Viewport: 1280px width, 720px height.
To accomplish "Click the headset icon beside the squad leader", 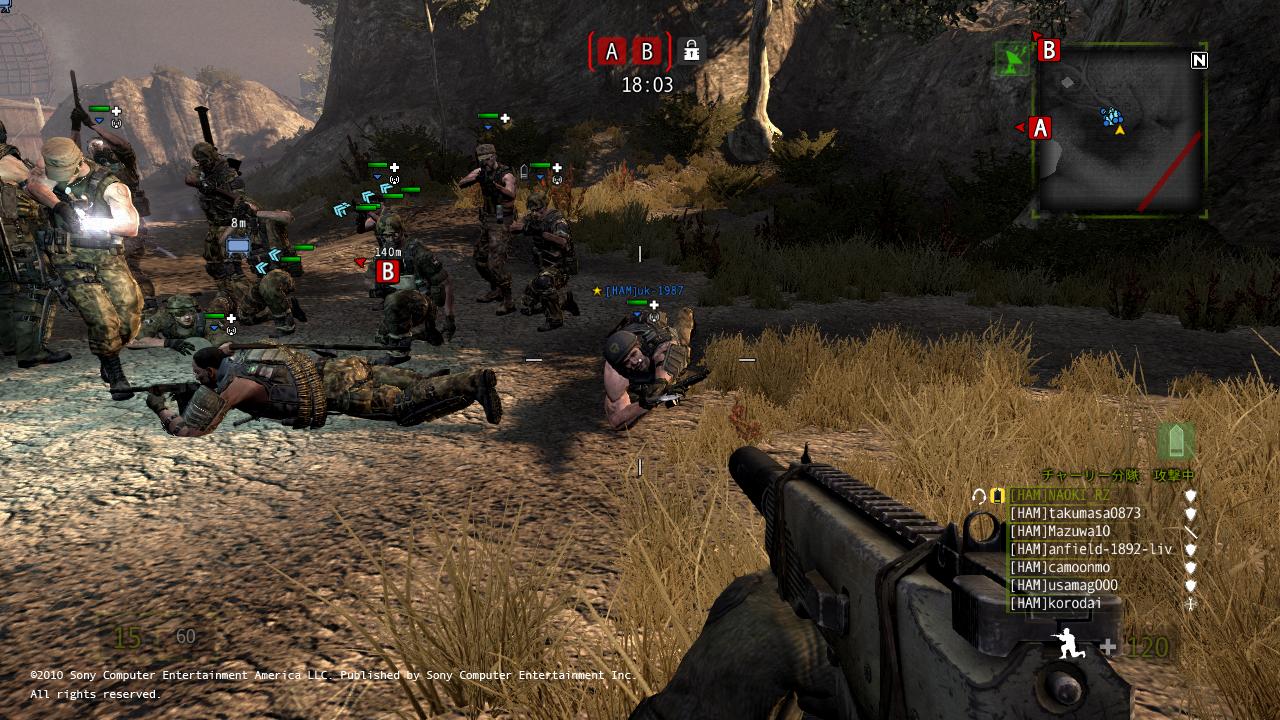I will pyautogui.click(x=979, y=495).
